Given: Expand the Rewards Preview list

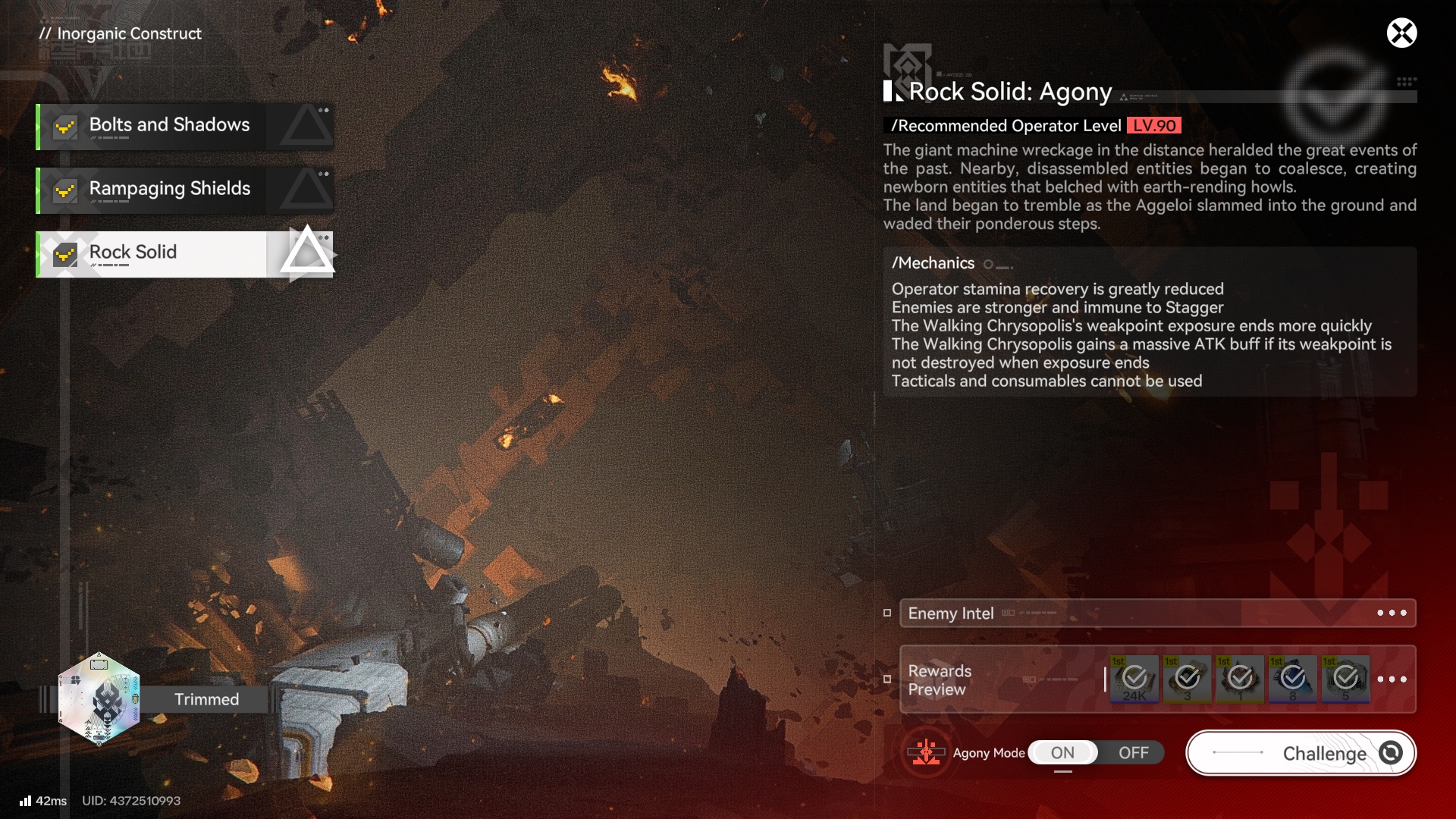Looking at the screenshot, I should pos(1392,679).
